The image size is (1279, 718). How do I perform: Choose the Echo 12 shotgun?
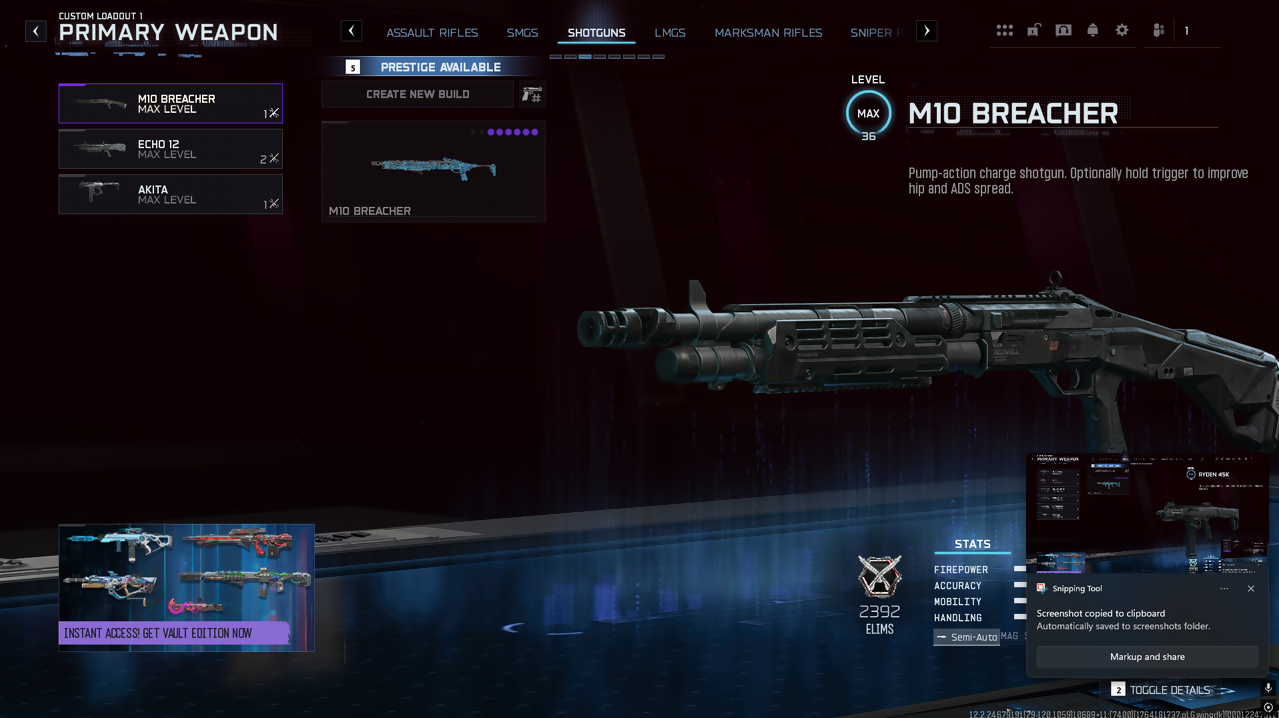(170, 149)
